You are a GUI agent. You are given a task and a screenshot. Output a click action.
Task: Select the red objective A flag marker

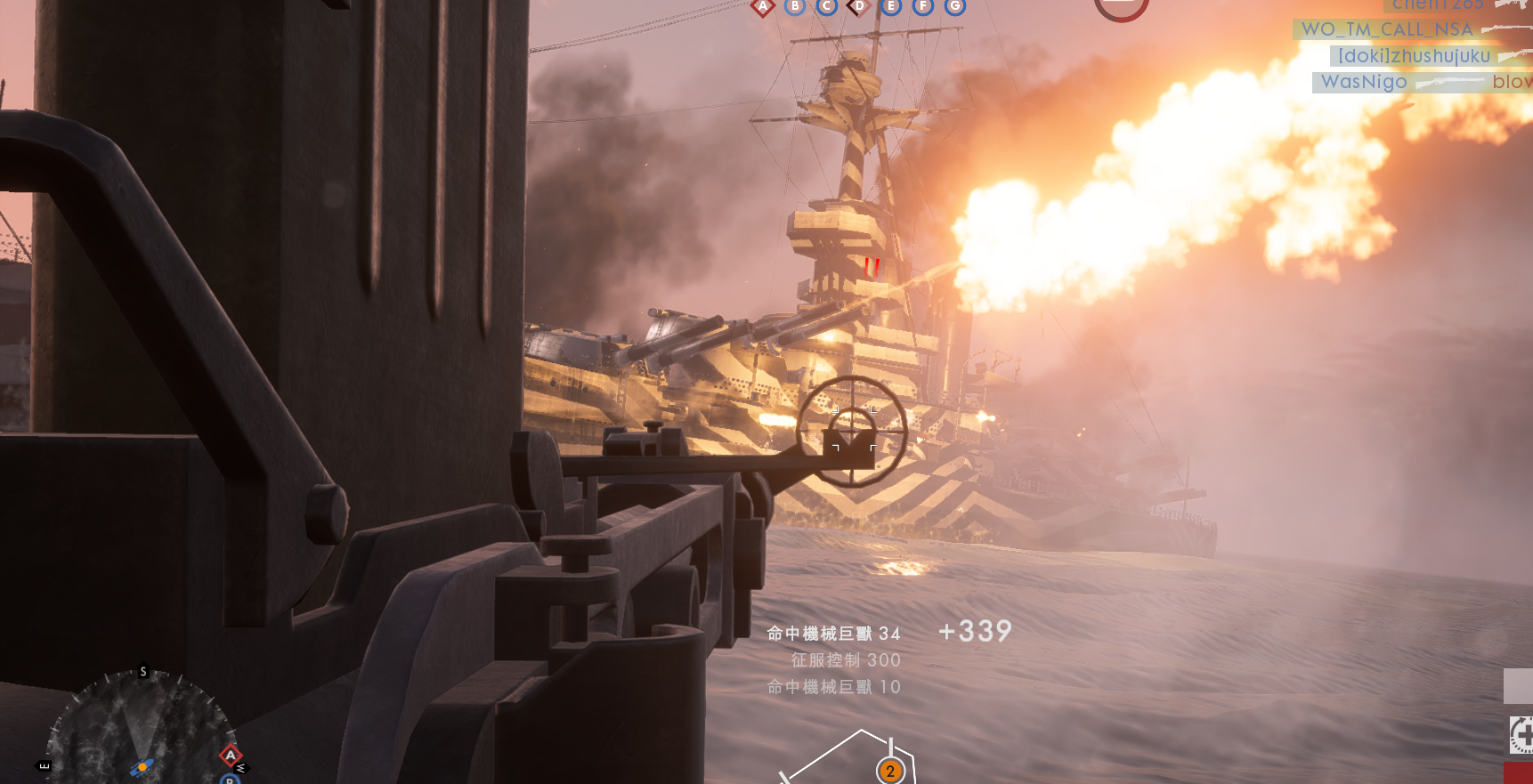point(763,6)
